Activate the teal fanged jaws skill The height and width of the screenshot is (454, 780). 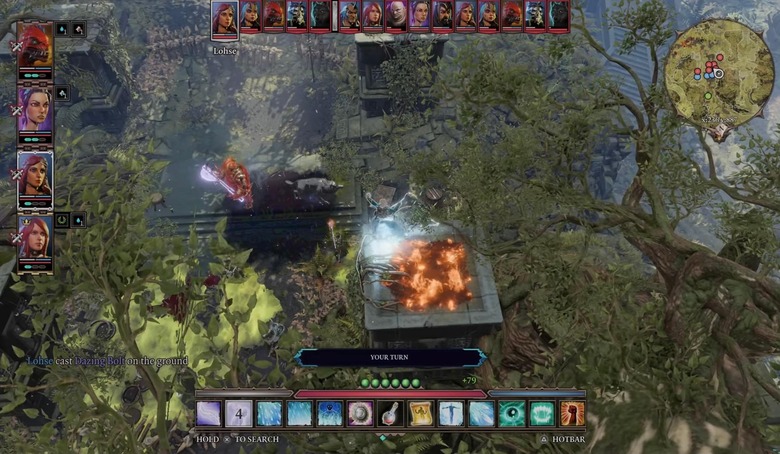coord(543,414)
